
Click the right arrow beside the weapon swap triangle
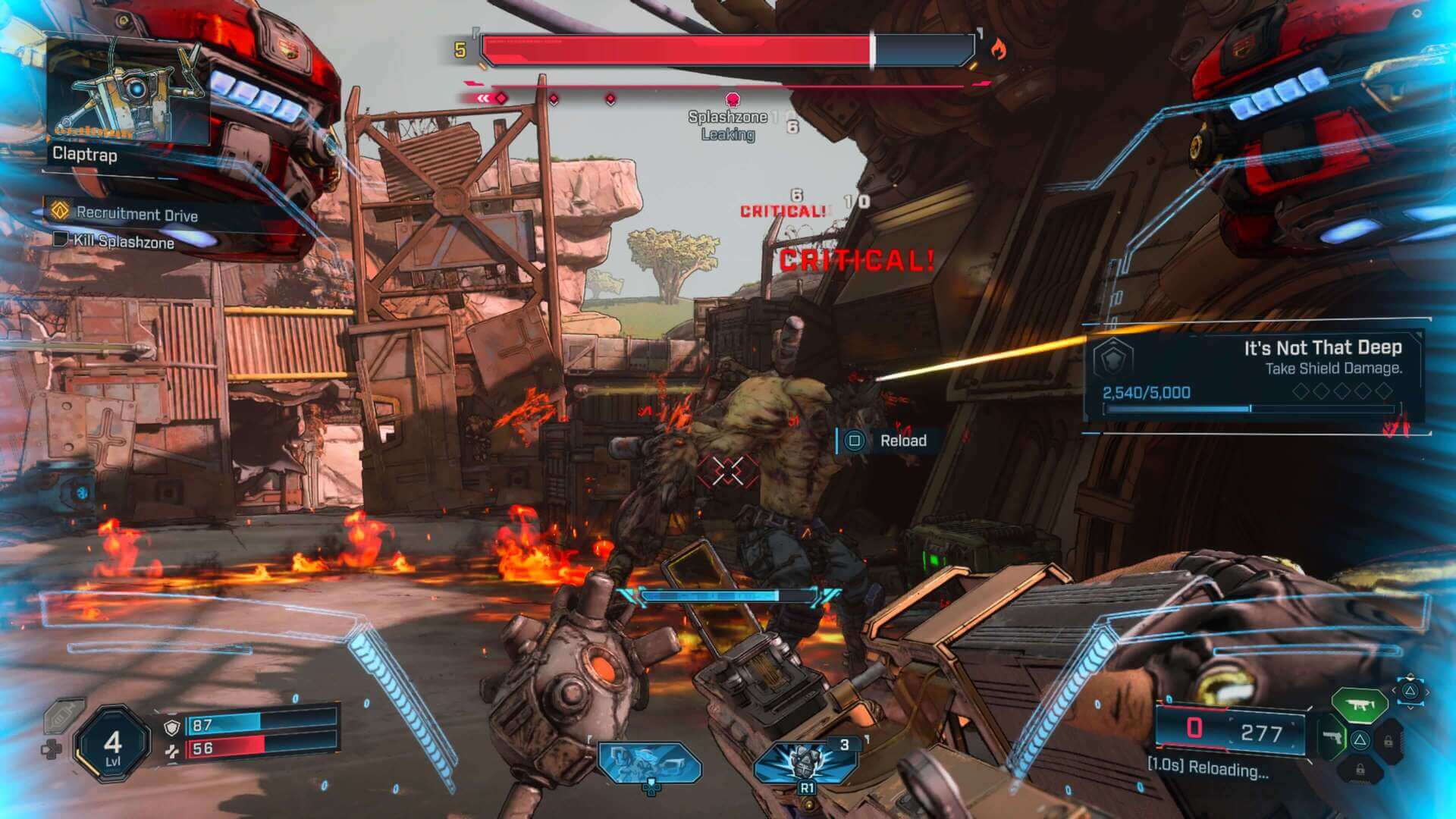[1428, 692]
